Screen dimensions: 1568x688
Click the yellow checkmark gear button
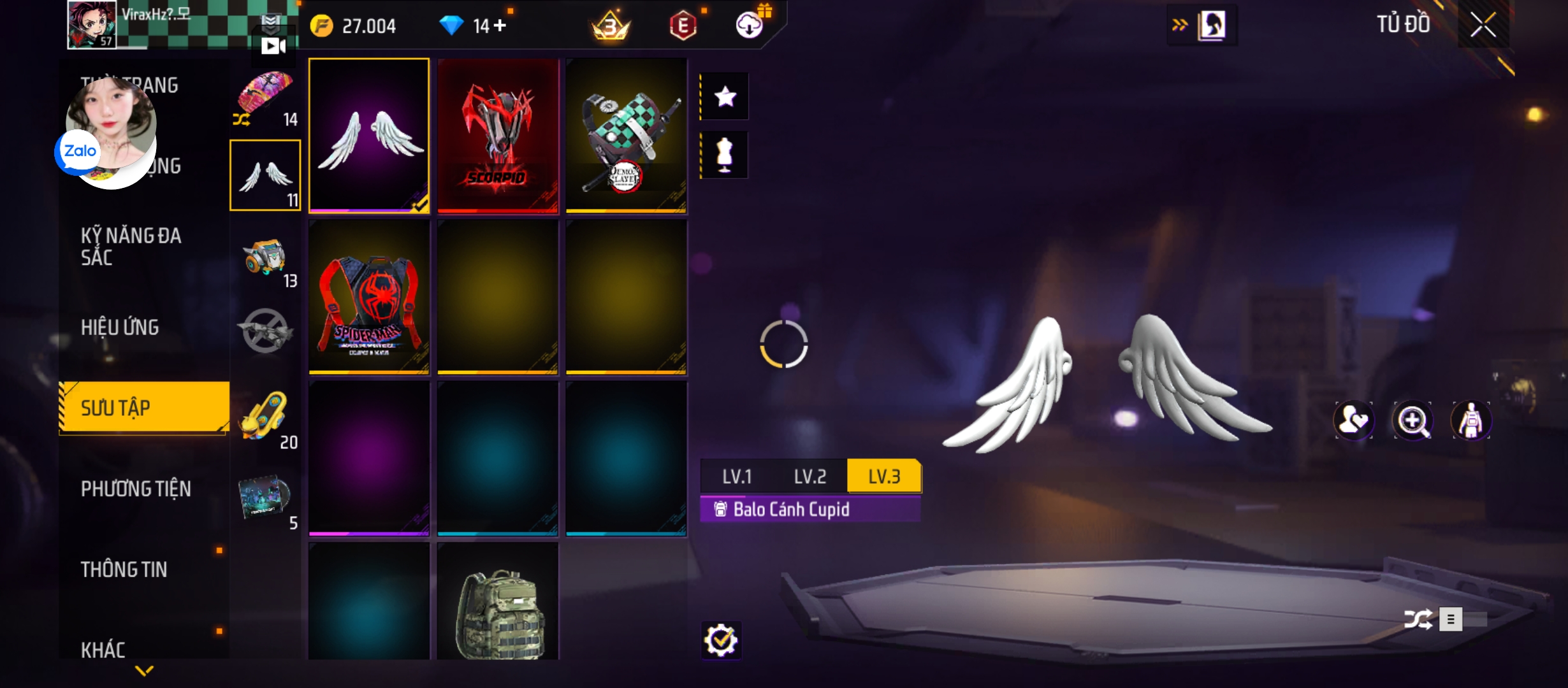point(721,640)
